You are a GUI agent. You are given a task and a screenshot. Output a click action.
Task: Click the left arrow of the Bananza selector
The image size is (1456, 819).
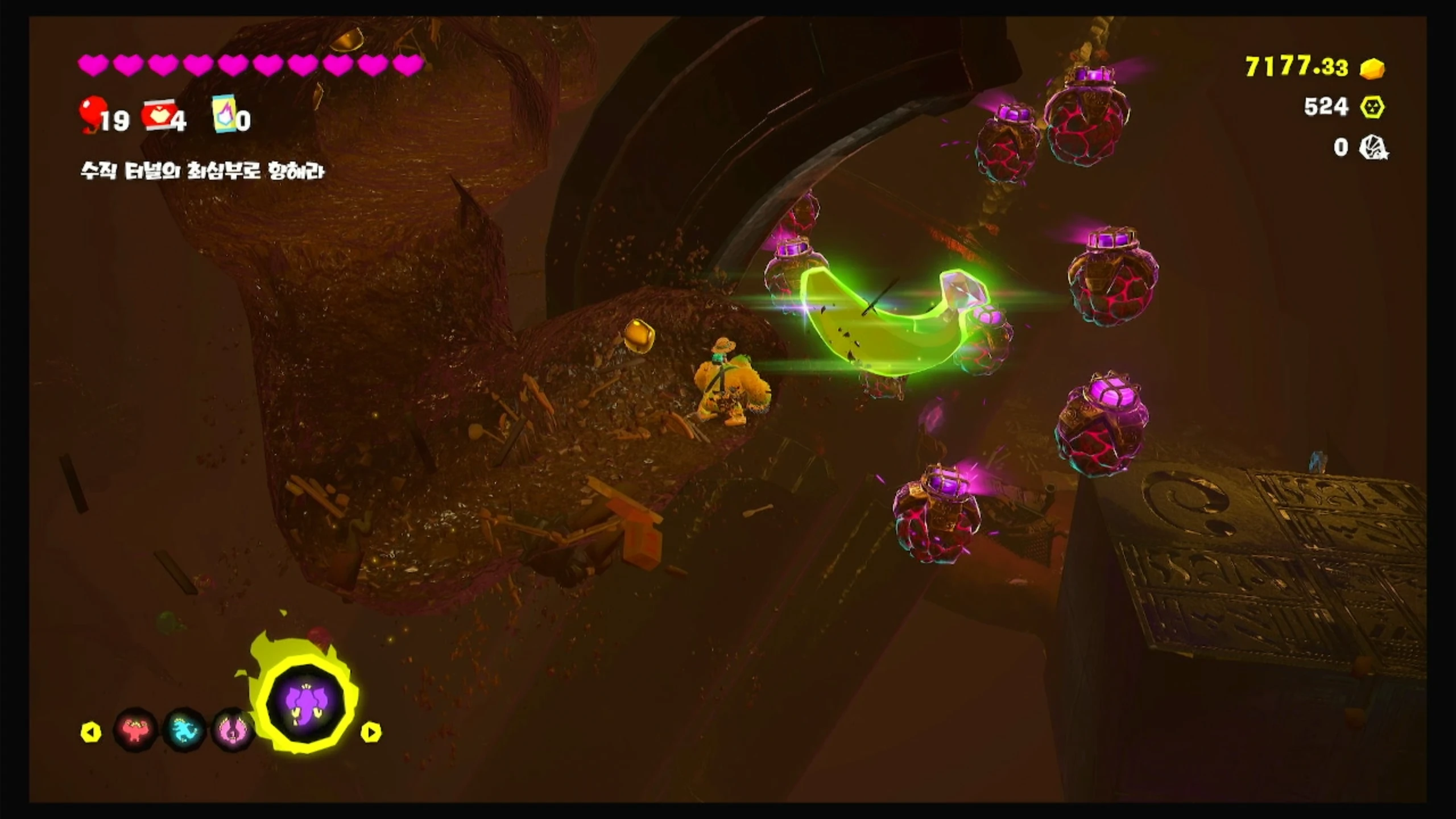pyautogui.click(x=91, y=732)
